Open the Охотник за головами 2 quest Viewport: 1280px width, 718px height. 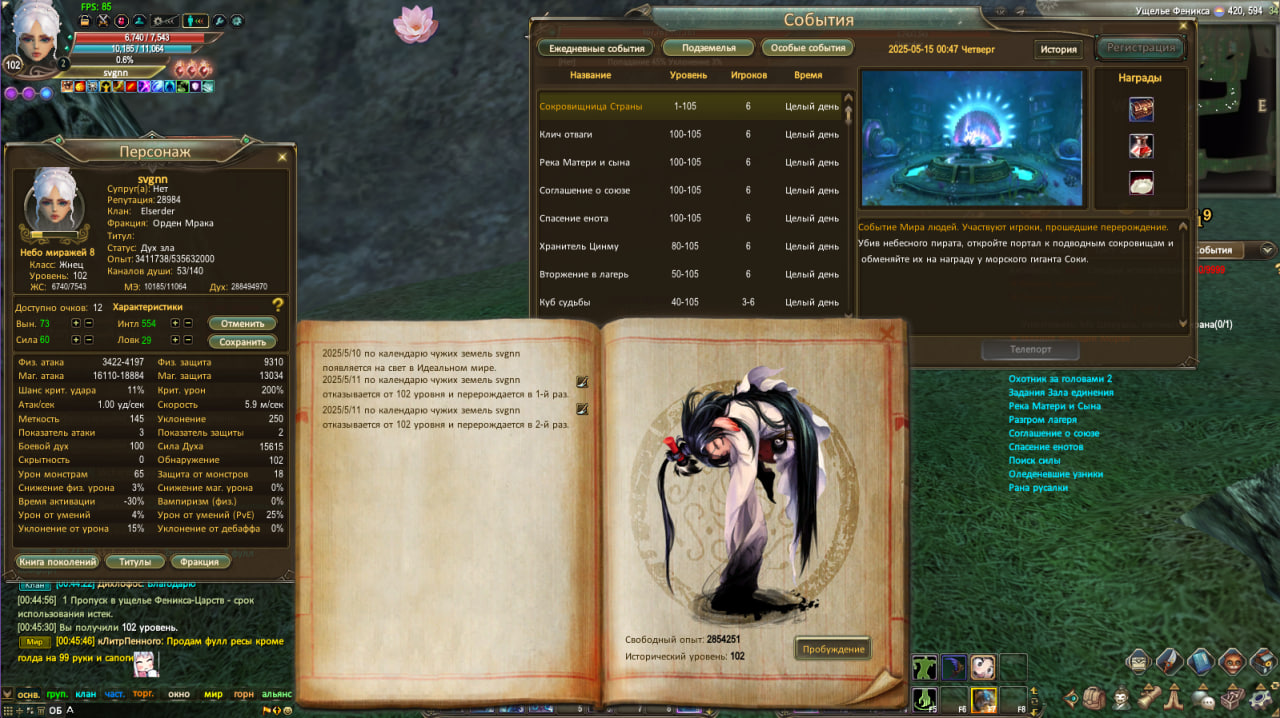click(x=1060, y=379)
